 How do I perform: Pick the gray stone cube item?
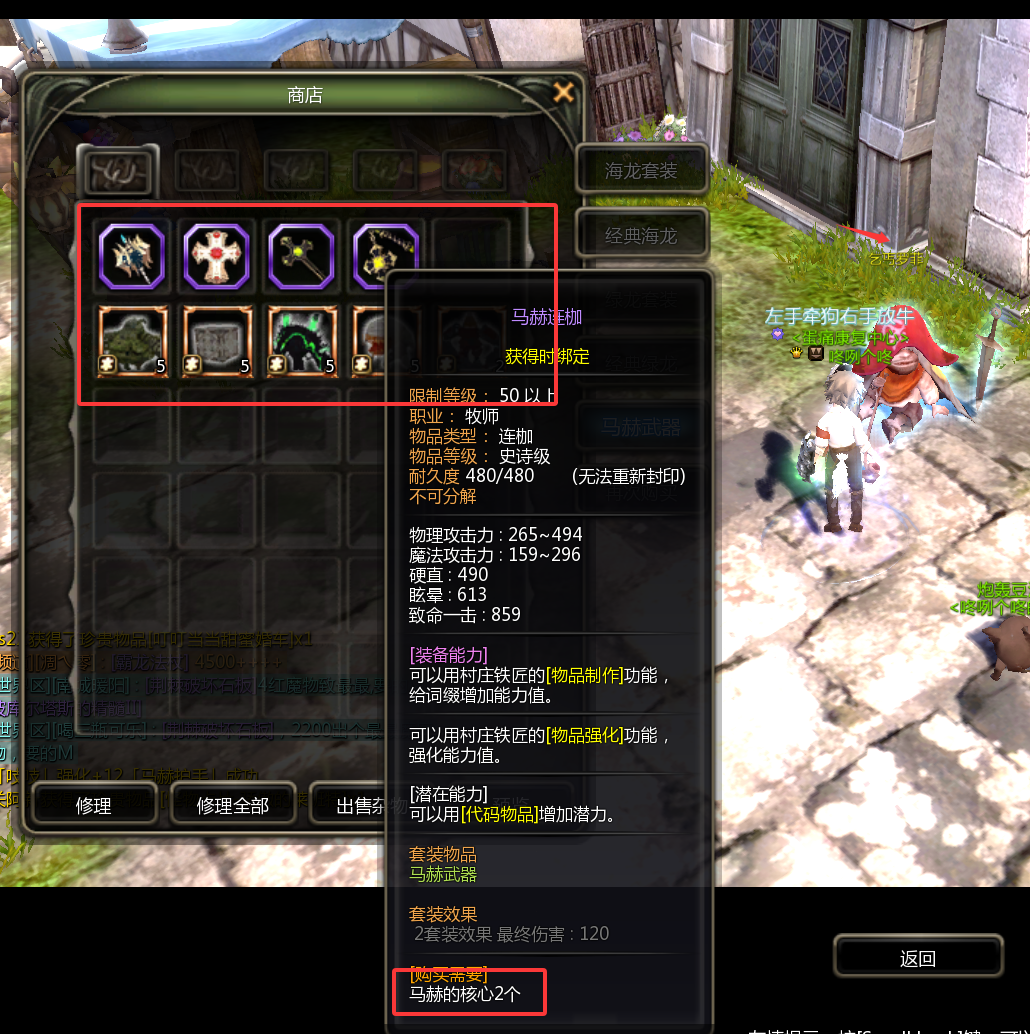tap(216, 341)
